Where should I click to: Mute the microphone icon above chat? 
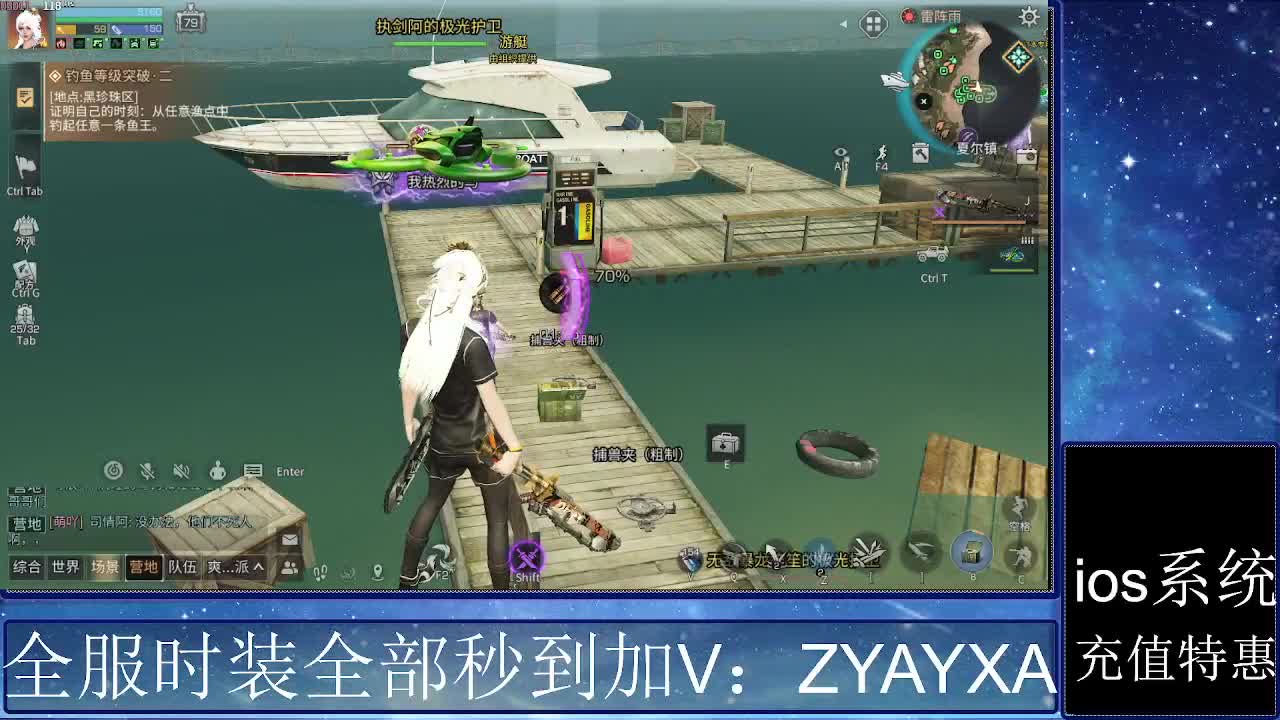point(147,470)
